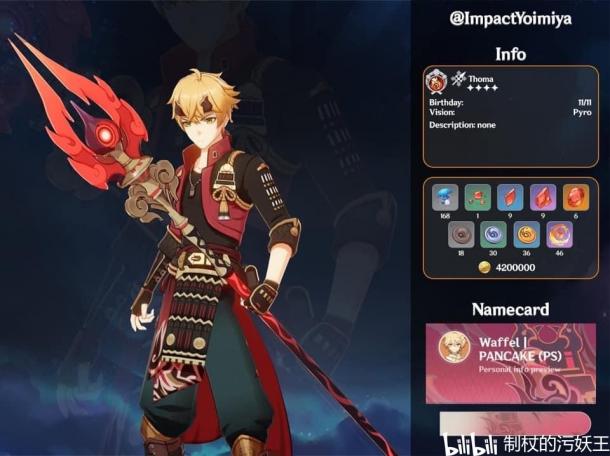Click Thoma's avatar on the namecard

[x=457, y=348]
